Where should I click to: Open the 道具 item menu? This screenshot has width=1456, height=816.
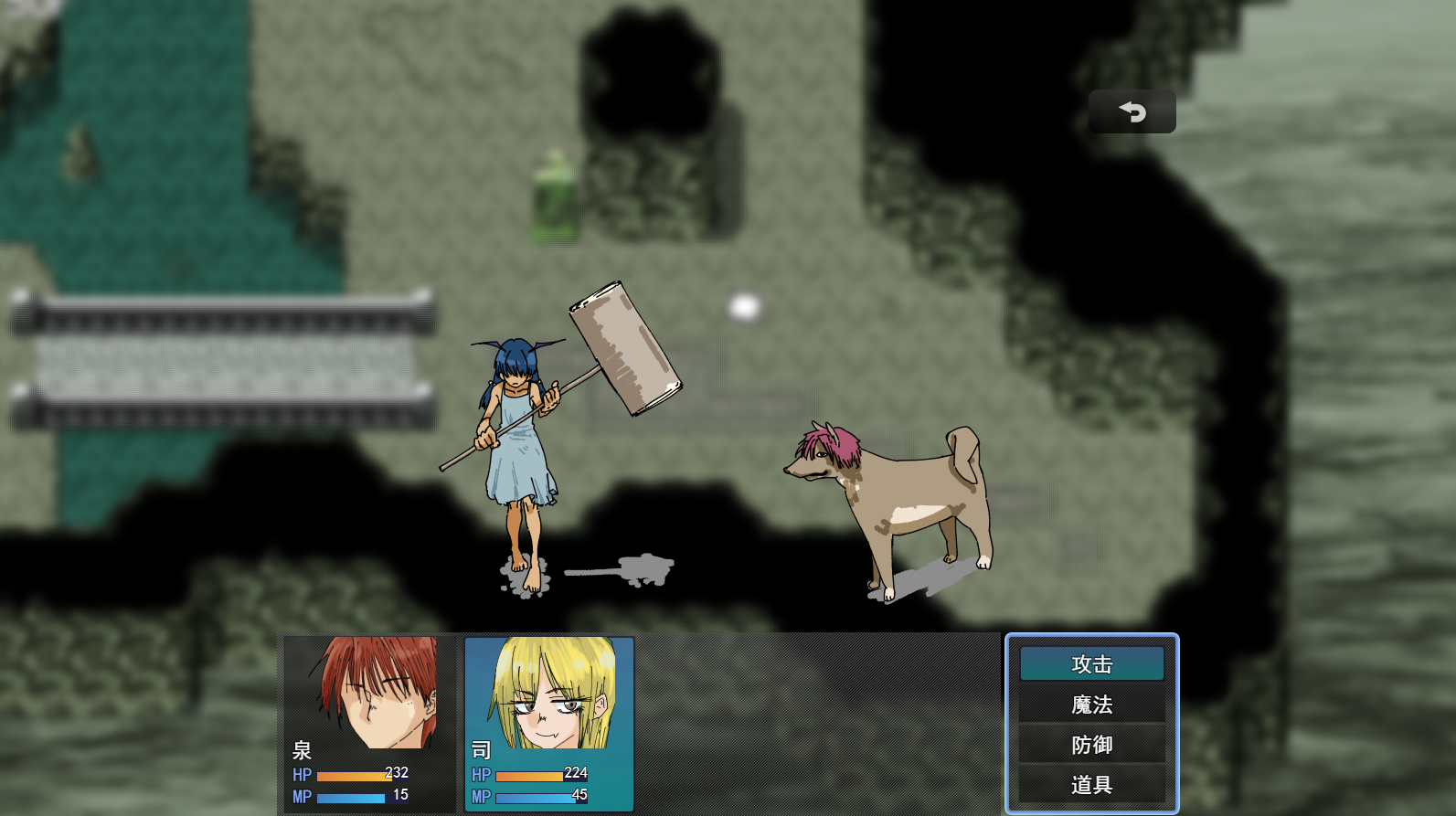(x=1091, y=785)
